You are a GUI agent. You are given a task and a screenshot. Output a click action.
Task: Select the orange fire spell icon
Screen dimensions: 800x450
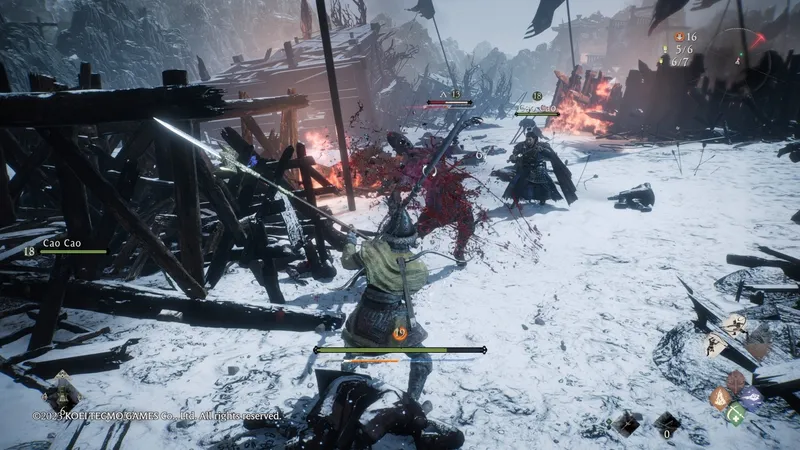point(719,398)
